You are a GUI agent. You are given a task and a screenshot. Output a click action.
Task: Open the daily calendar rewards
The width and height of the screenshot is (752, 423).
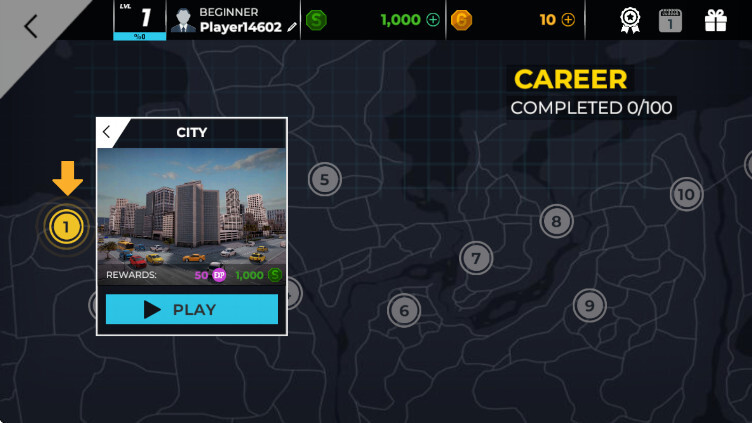[x=670, y=20]
